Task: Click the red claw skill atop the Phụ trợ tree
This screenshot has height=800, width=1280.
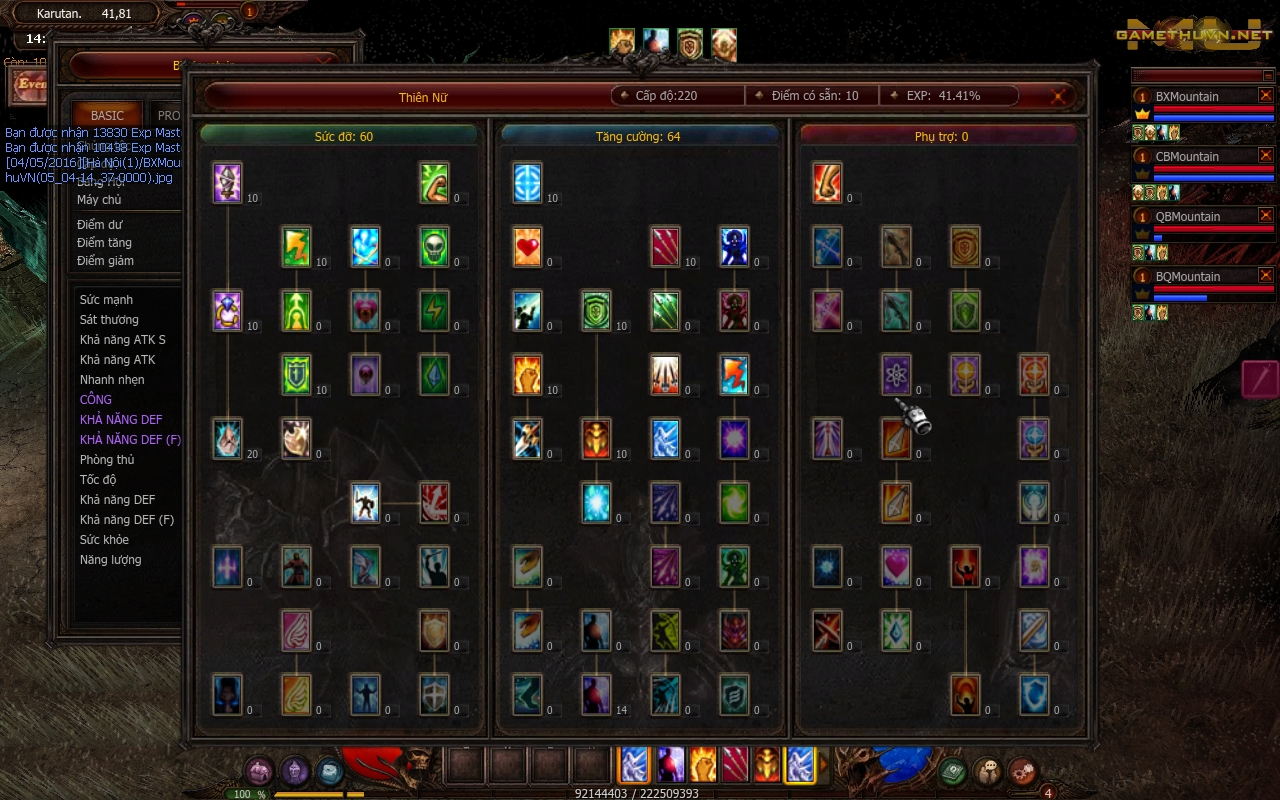Action: pos(827,183)
